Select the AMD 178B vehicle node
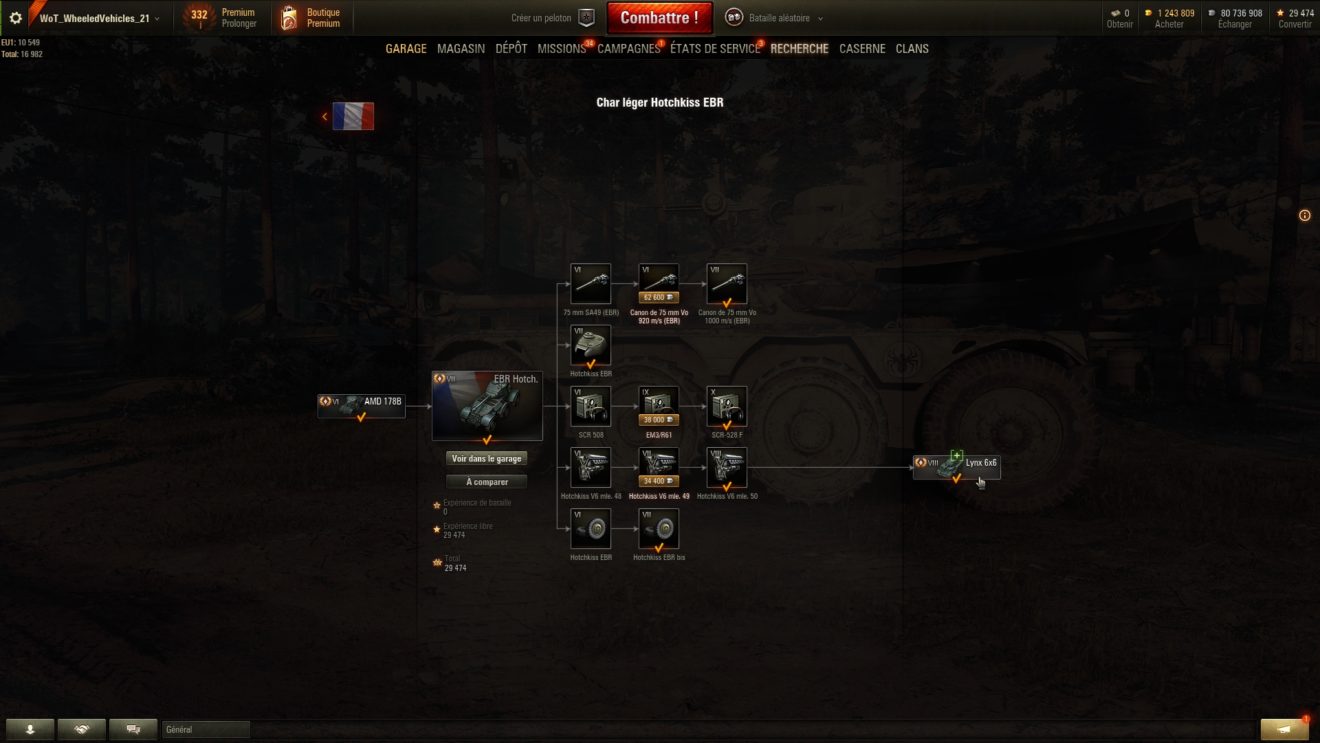Screen dimensions: 1320x743 (361, 404)
